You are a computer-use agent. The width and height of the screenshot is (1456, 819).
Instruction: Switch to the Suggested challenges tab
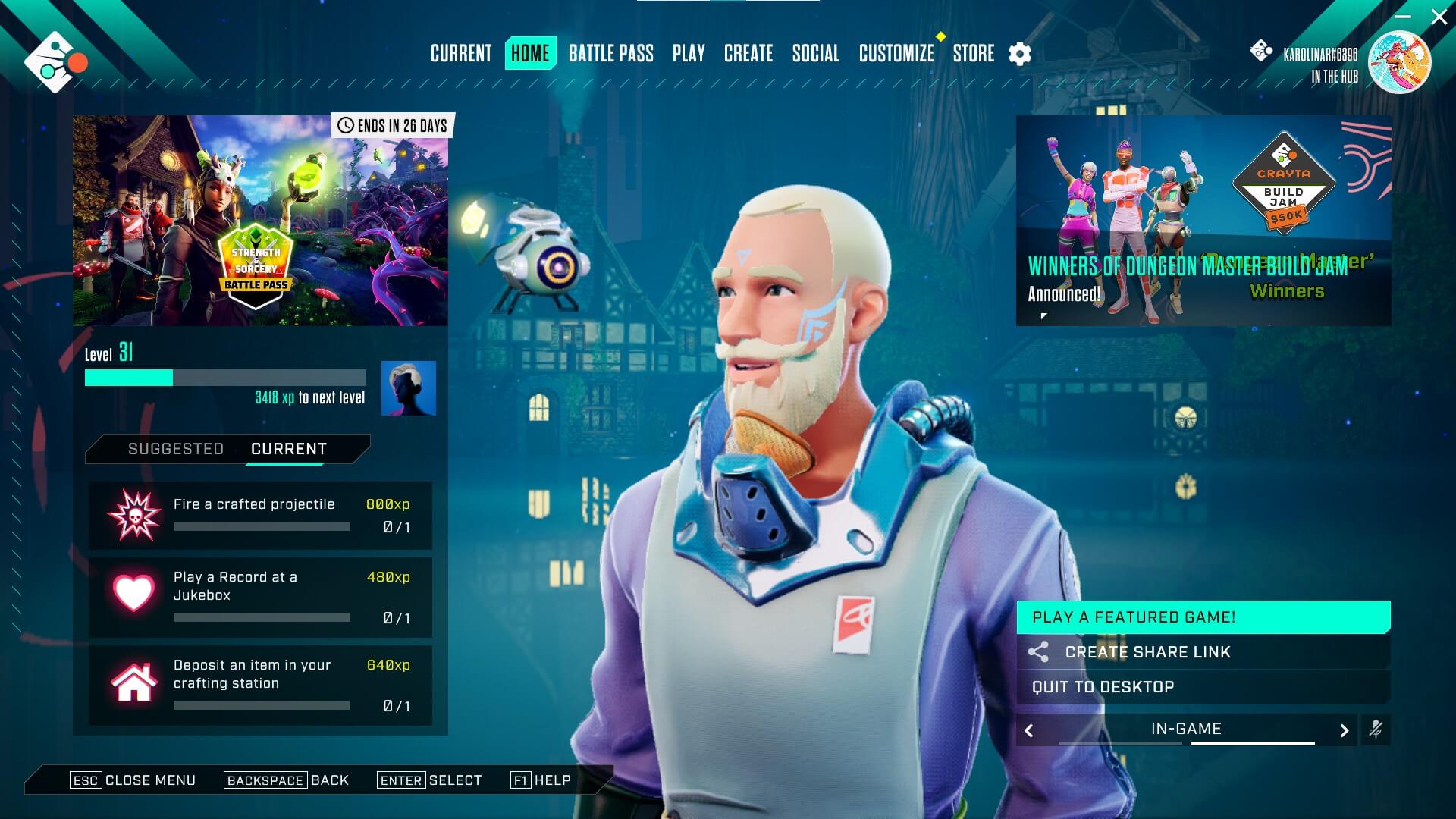(176, 449)
